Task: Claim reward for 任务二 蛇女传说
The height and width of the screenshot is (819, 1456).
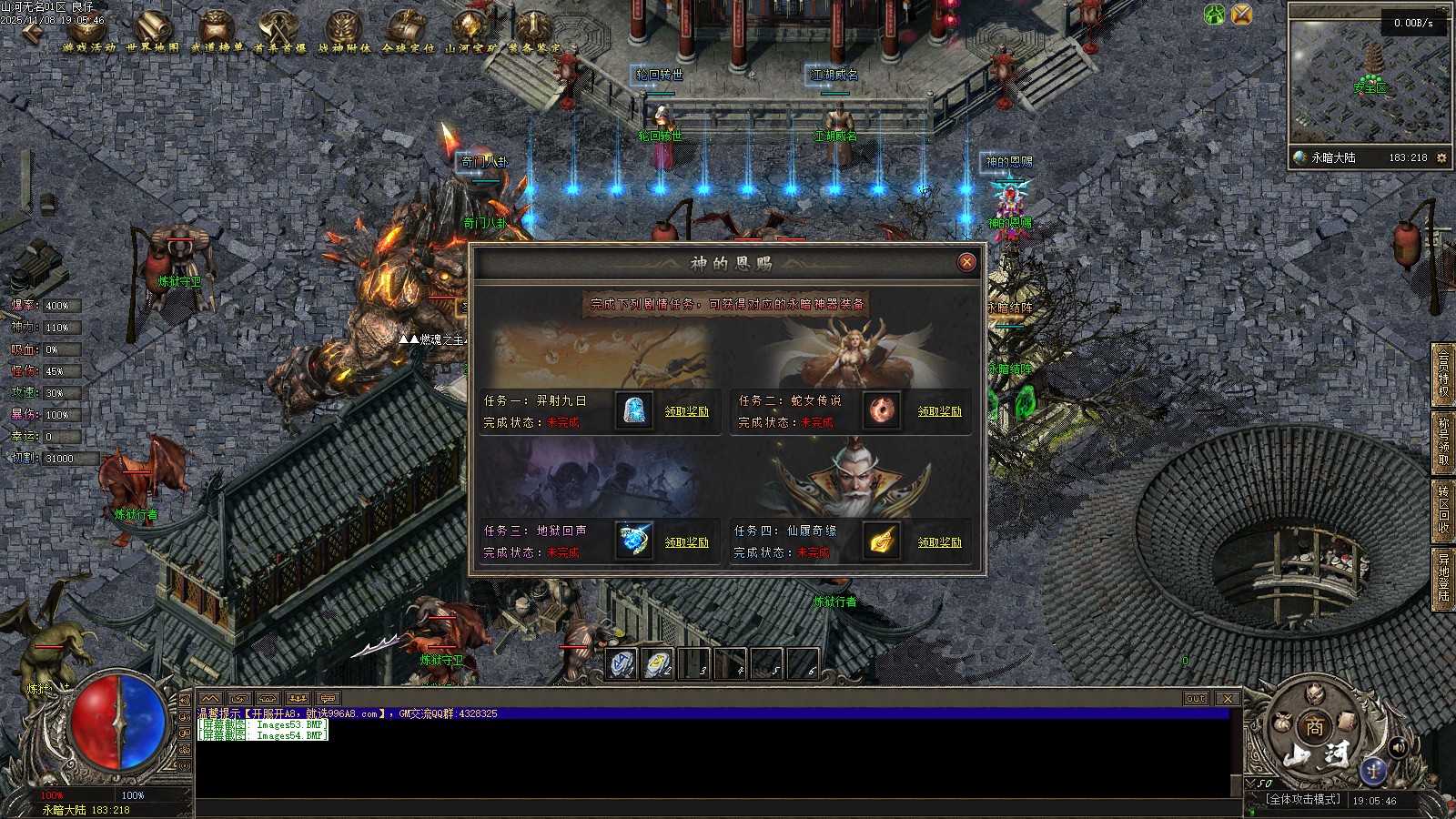Action: (939, 411)
